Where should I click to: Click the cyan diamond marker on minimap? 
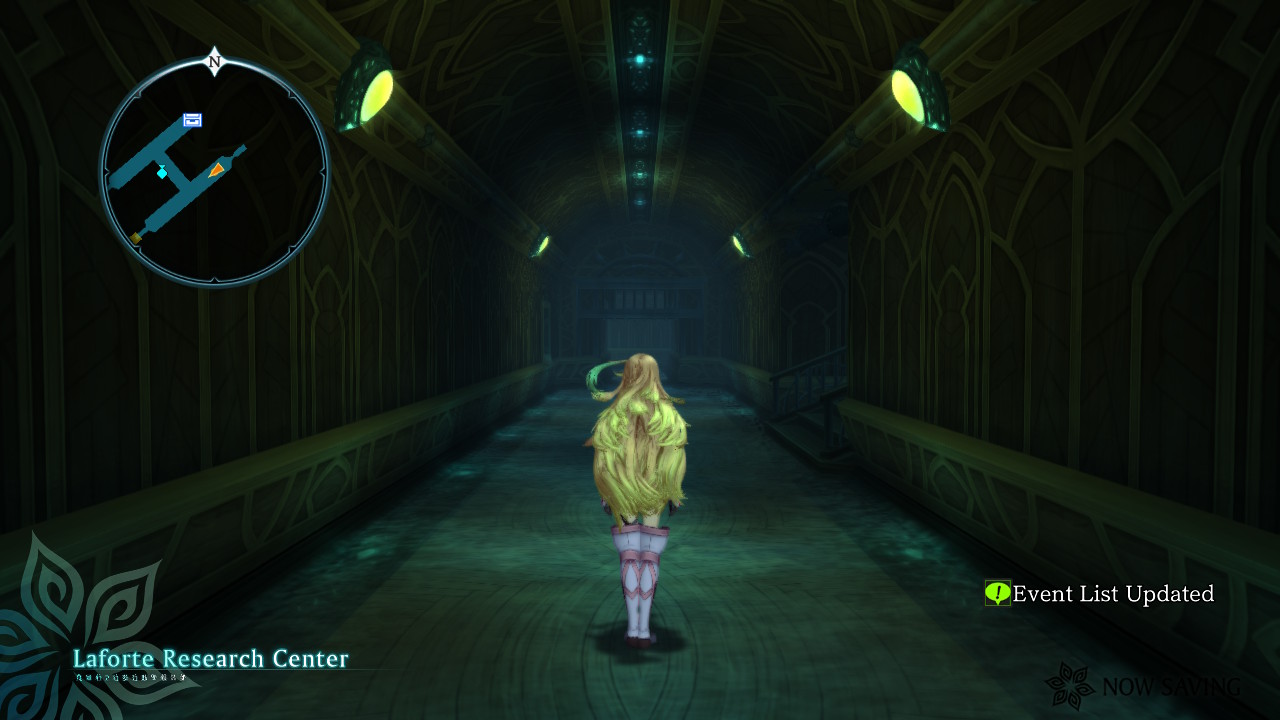pyautogui.click(x=162, y=172)
